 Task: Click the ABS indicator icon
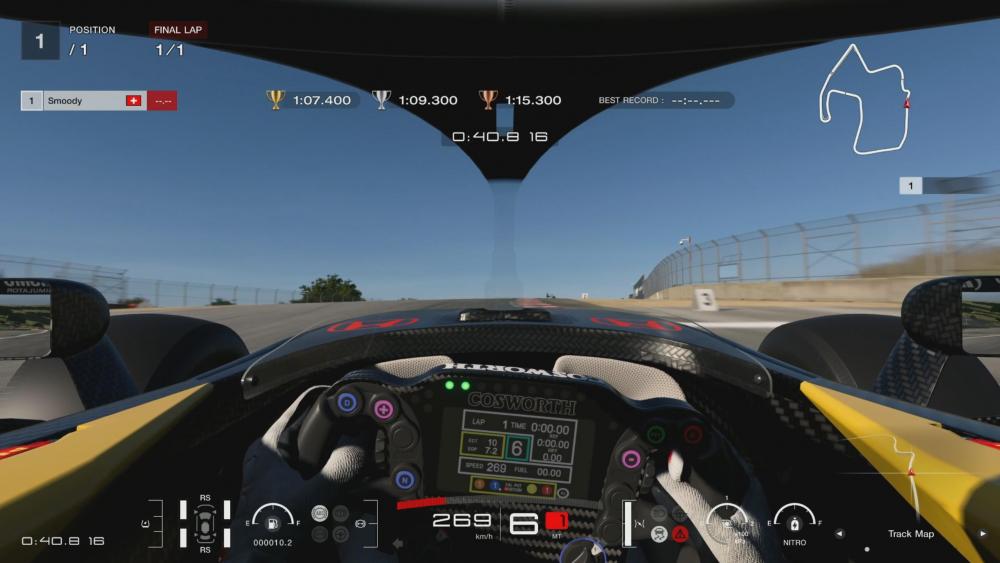pos(321,514)
